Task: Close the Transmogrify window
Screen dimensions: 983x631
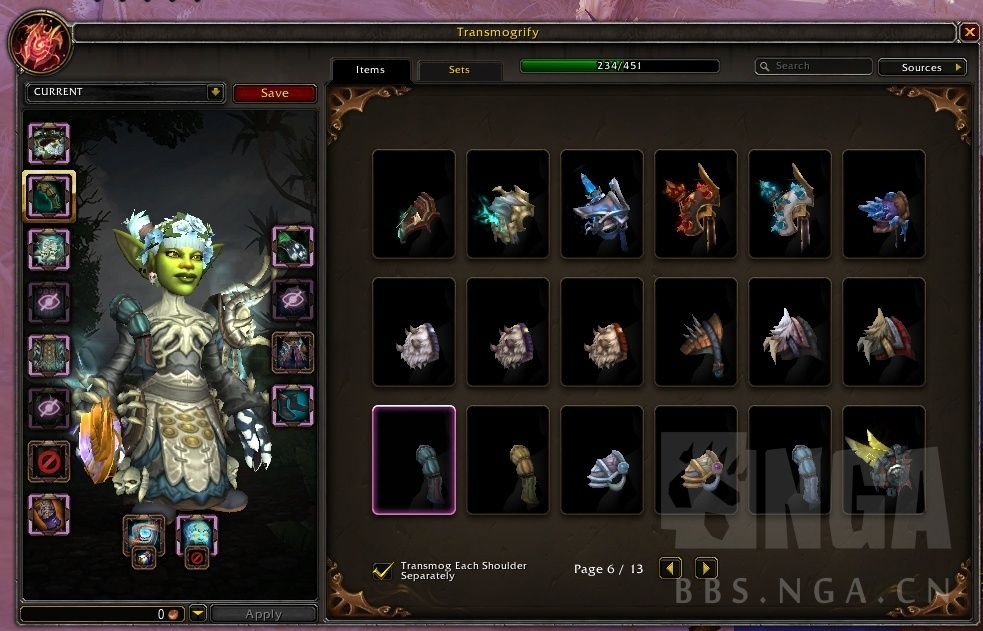Action: point(970,32)
